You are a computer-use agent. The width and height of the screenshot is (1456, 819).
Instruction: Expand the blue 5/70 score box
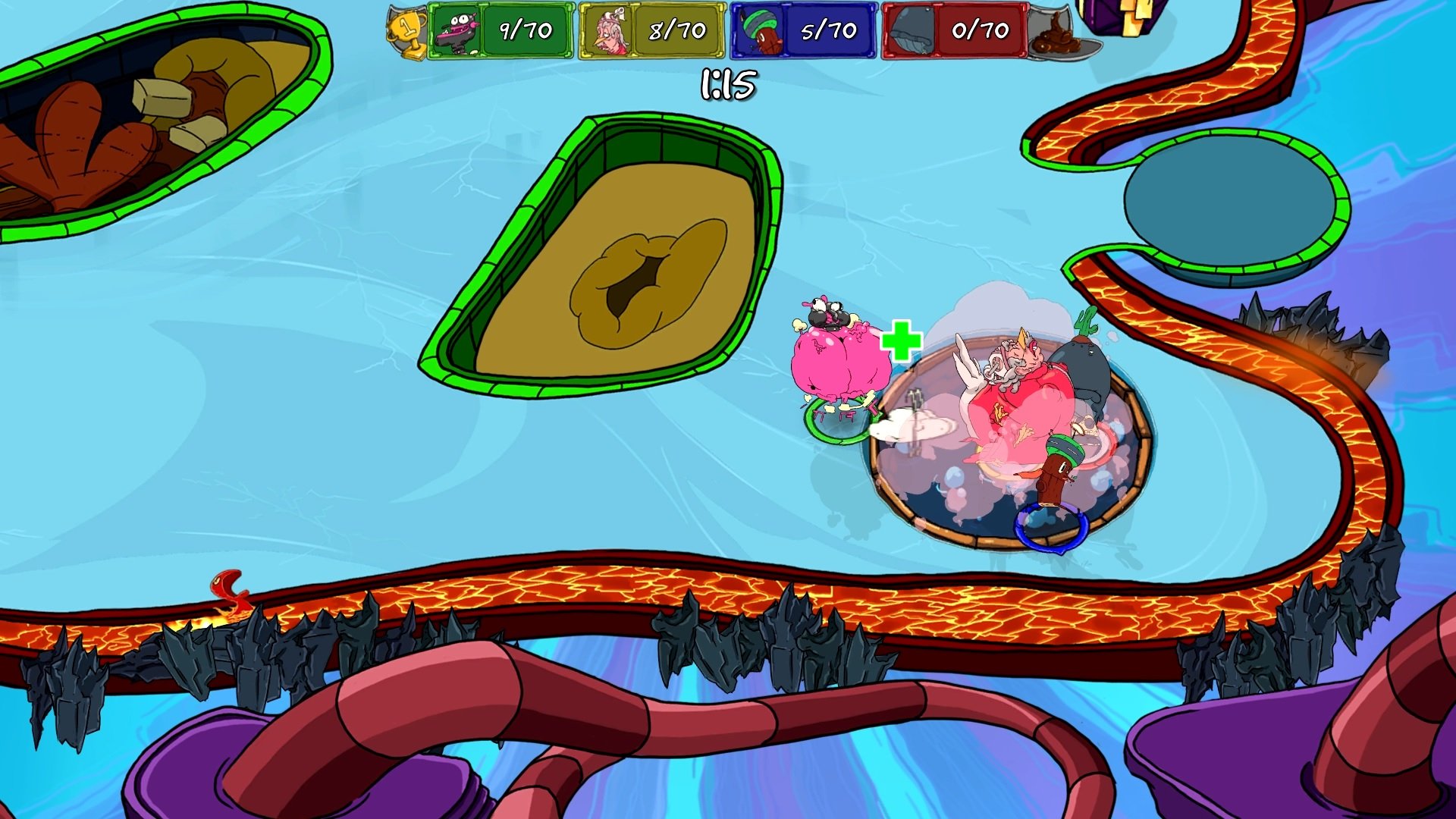pyautogui.click(x=830, y=30)
